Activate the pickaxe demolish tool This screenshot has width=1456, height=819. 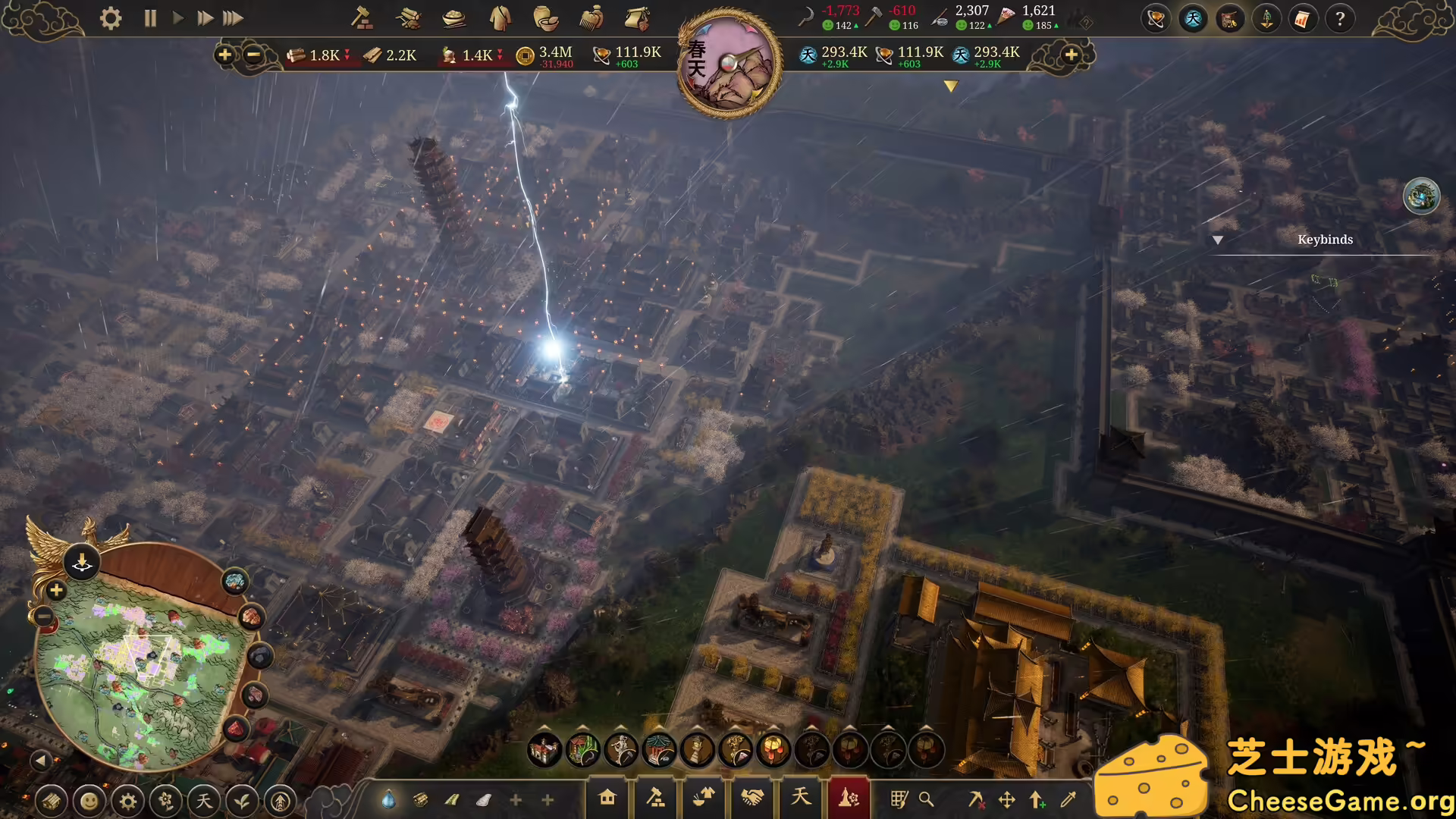click(976, 799)
